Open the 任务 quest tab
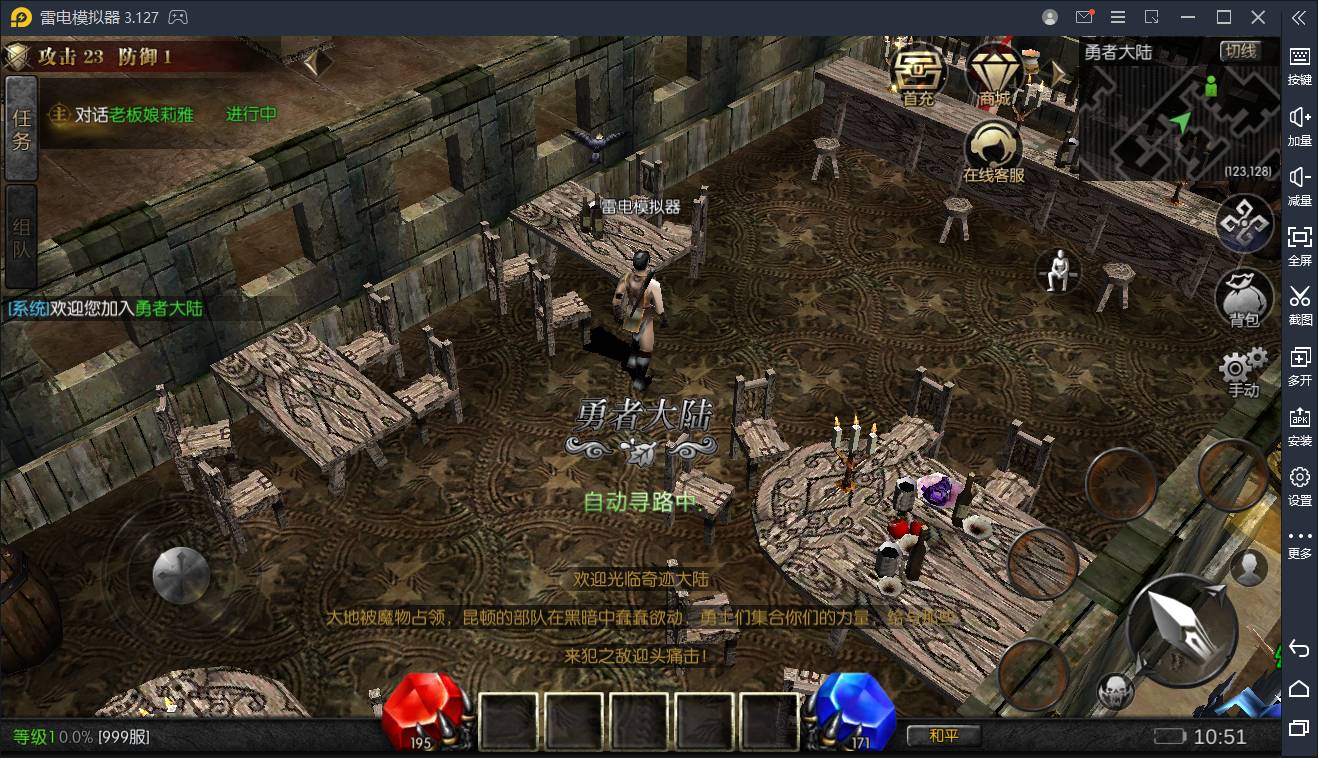The height and width of the screenshot is (758, 1318). click(x=22, y=128)
